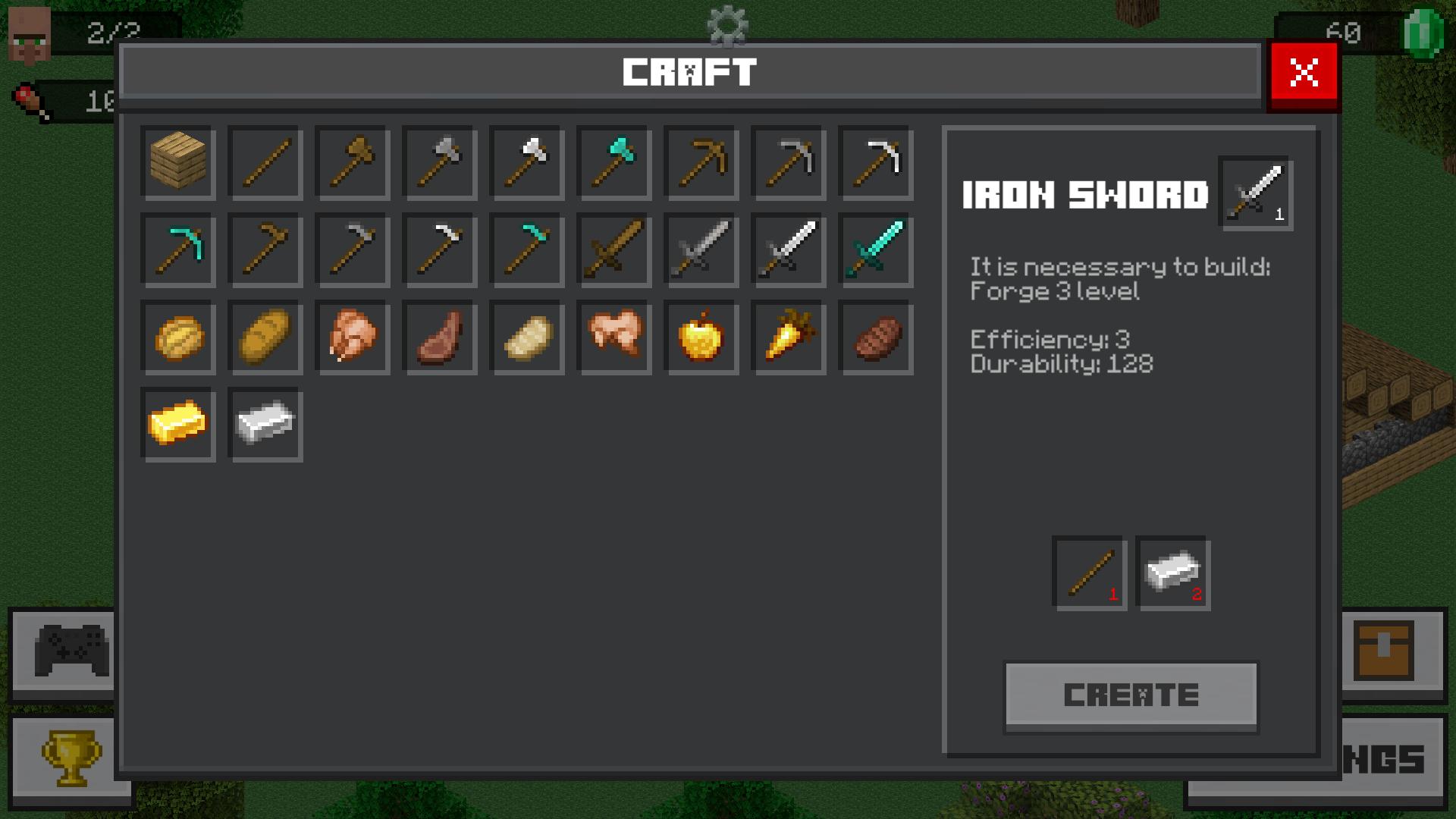Select the diamond sword recipe
The image size is (1456, 819).
coord(876,249)
